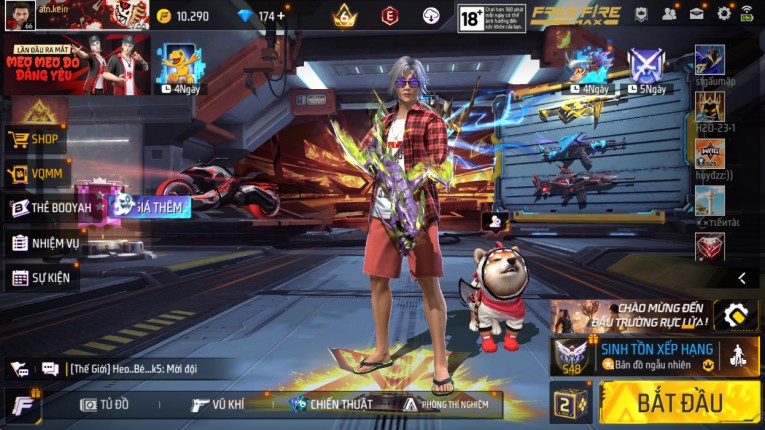The image size is (765, 430).
Task: Open the settings gear icon
Action: pyautogui.click(x=724, y=14)
